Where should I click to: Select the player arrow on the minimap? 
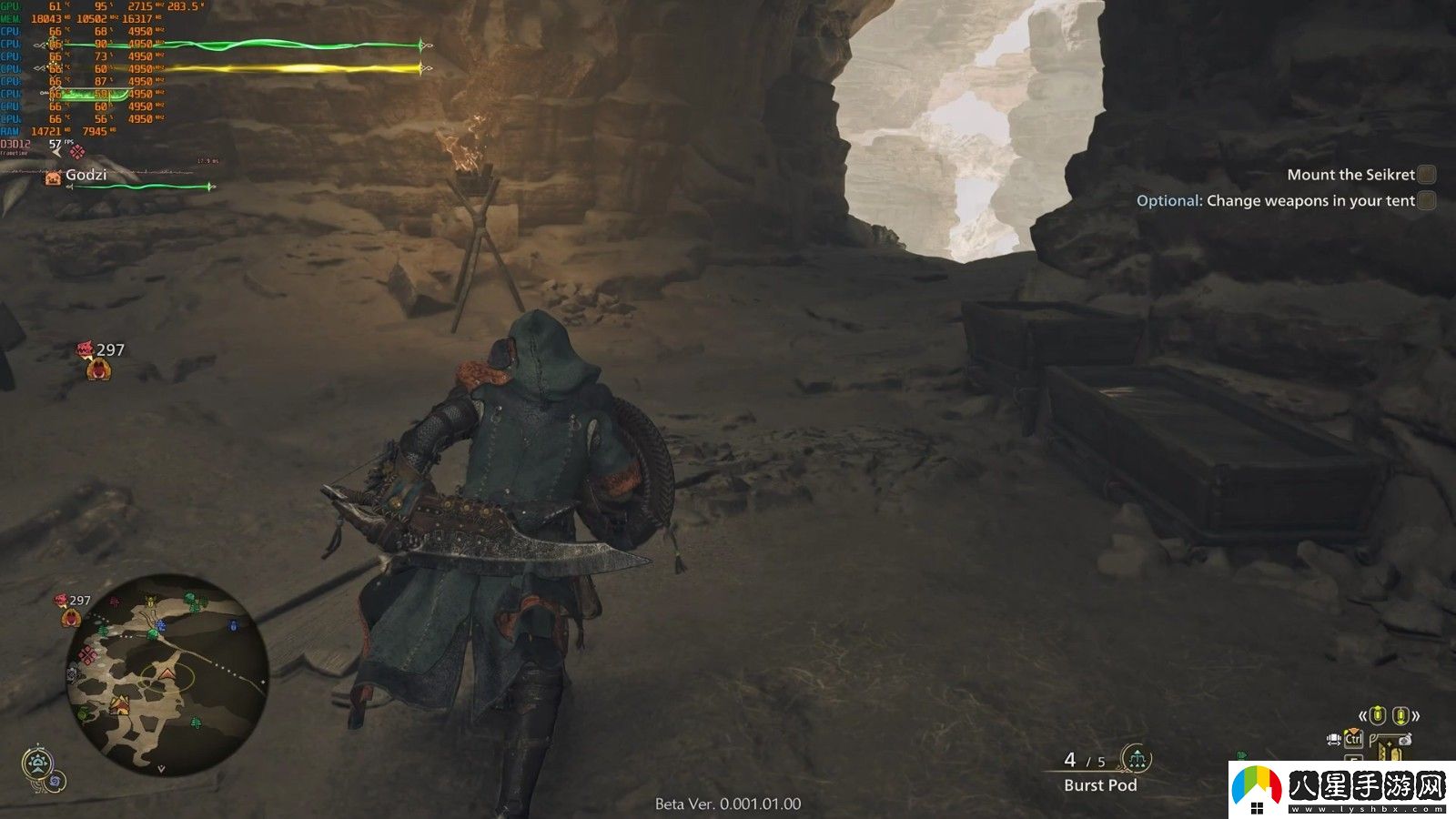(167, 673)
